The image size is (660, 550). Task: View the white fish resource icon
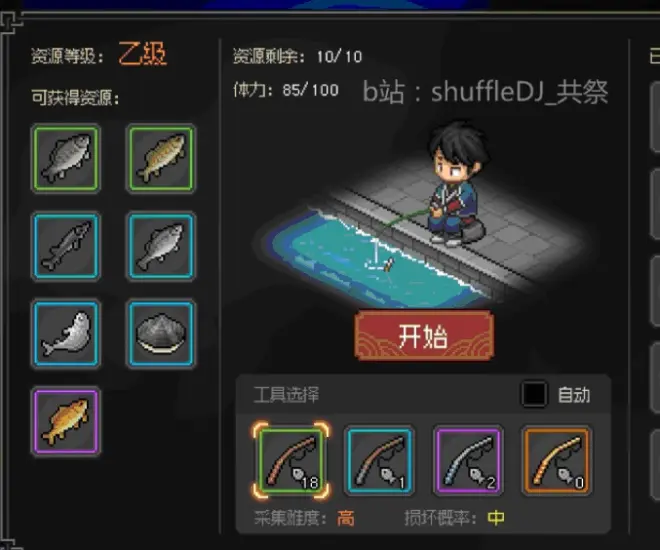pos(66,333)
